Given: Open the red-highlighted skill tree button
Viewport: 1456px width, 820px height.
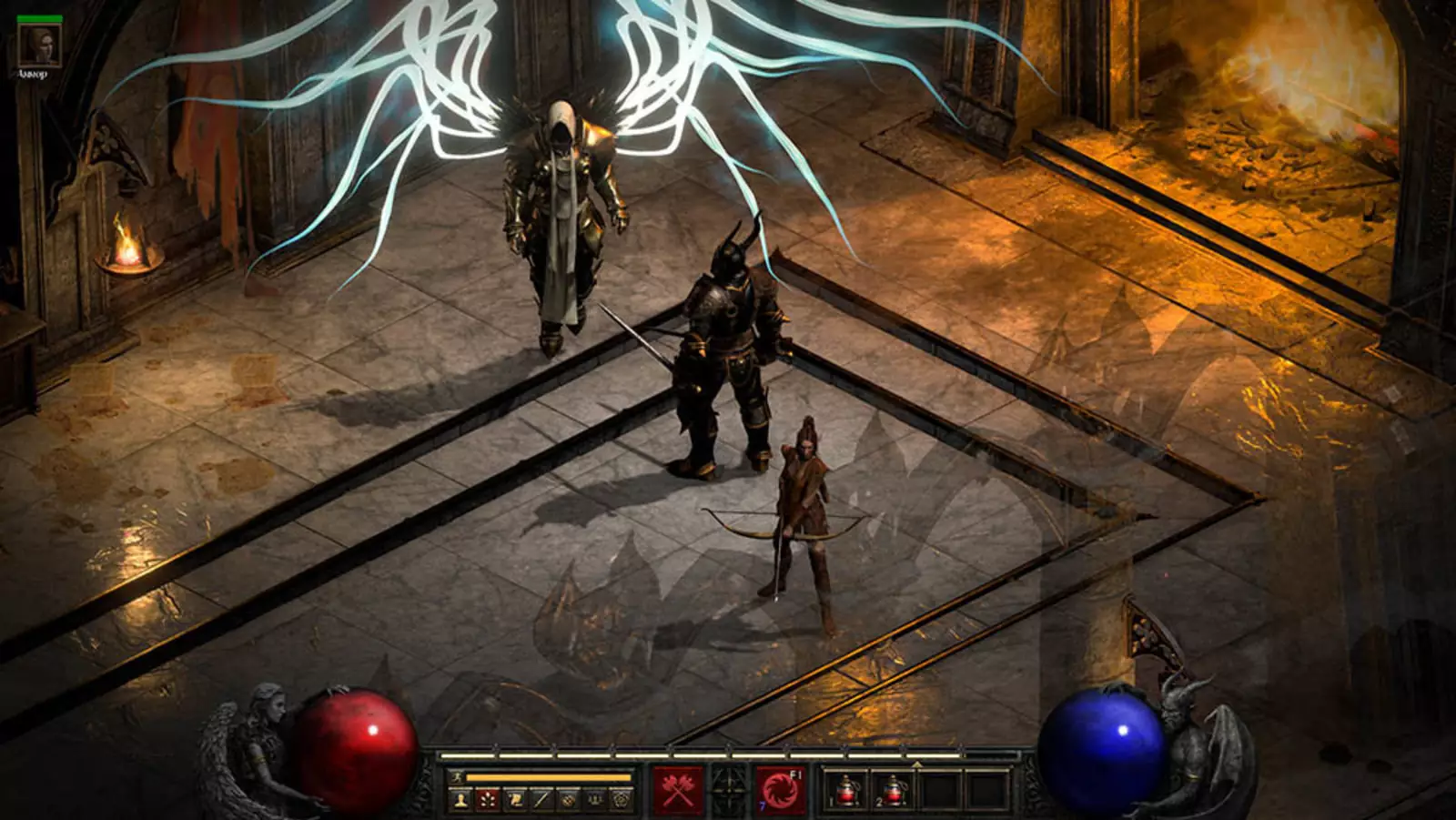Looking at the screenshot, I should tap(488, 799).
